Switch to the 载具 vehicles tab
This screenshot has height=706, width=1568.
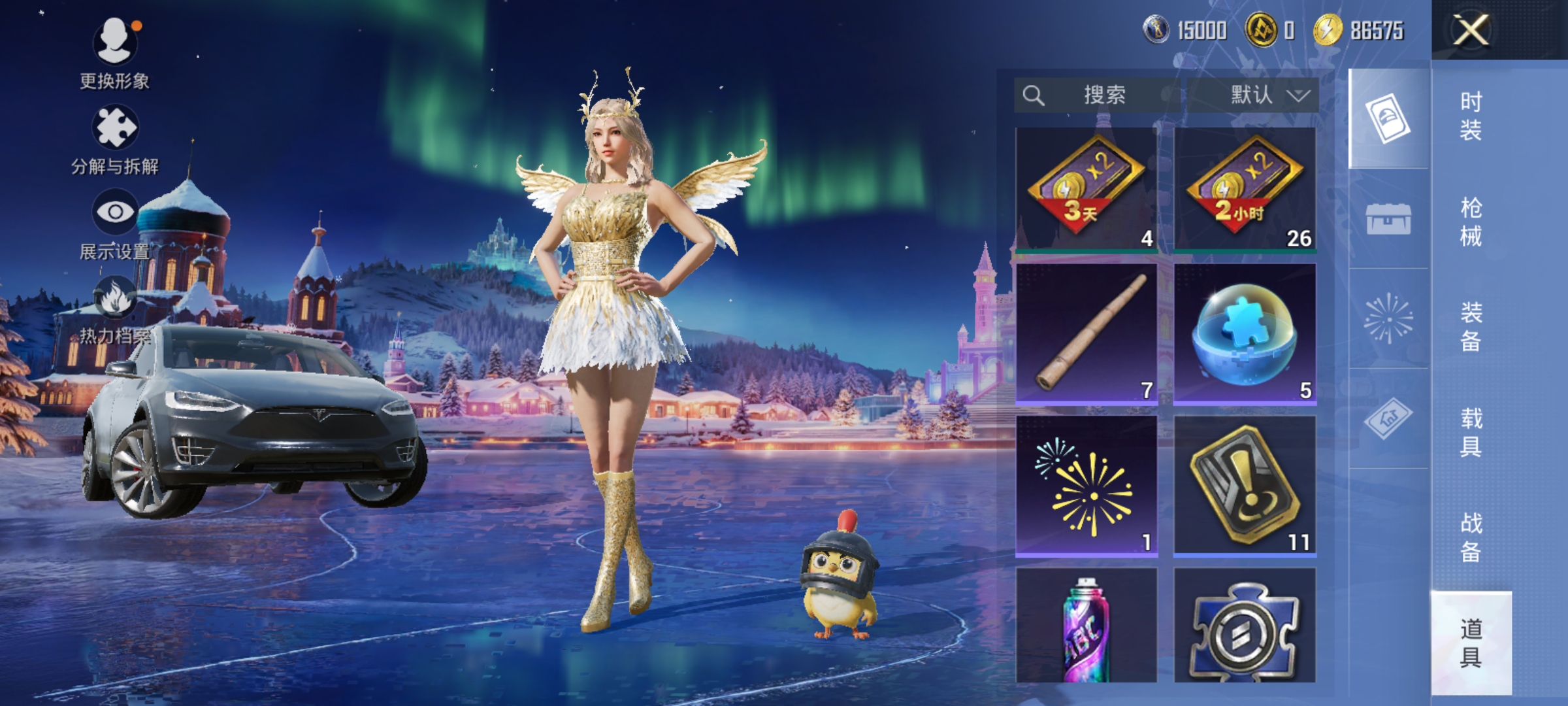(1471, 432)
